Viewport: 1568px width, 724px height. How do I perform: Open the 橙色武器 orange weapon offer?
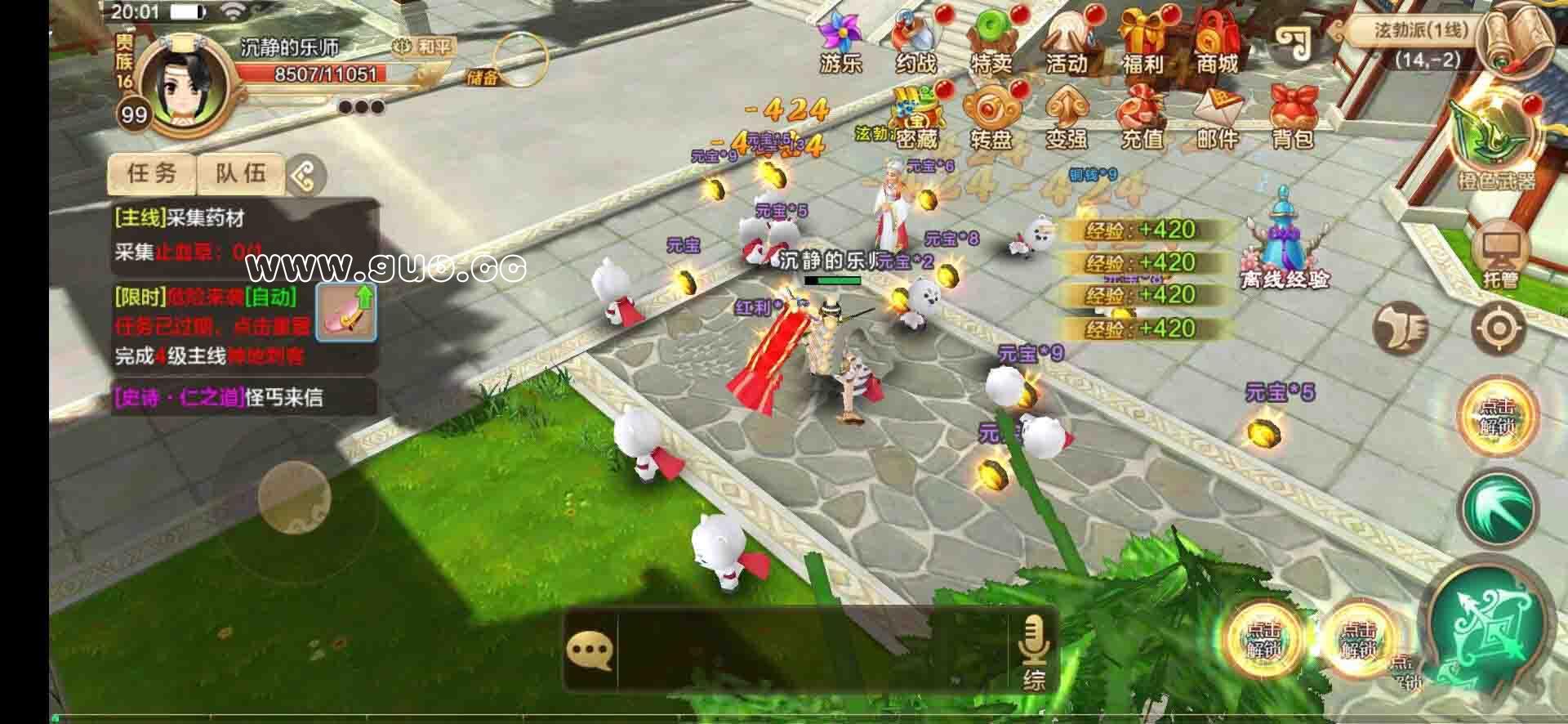click(x=1496, y=145)
